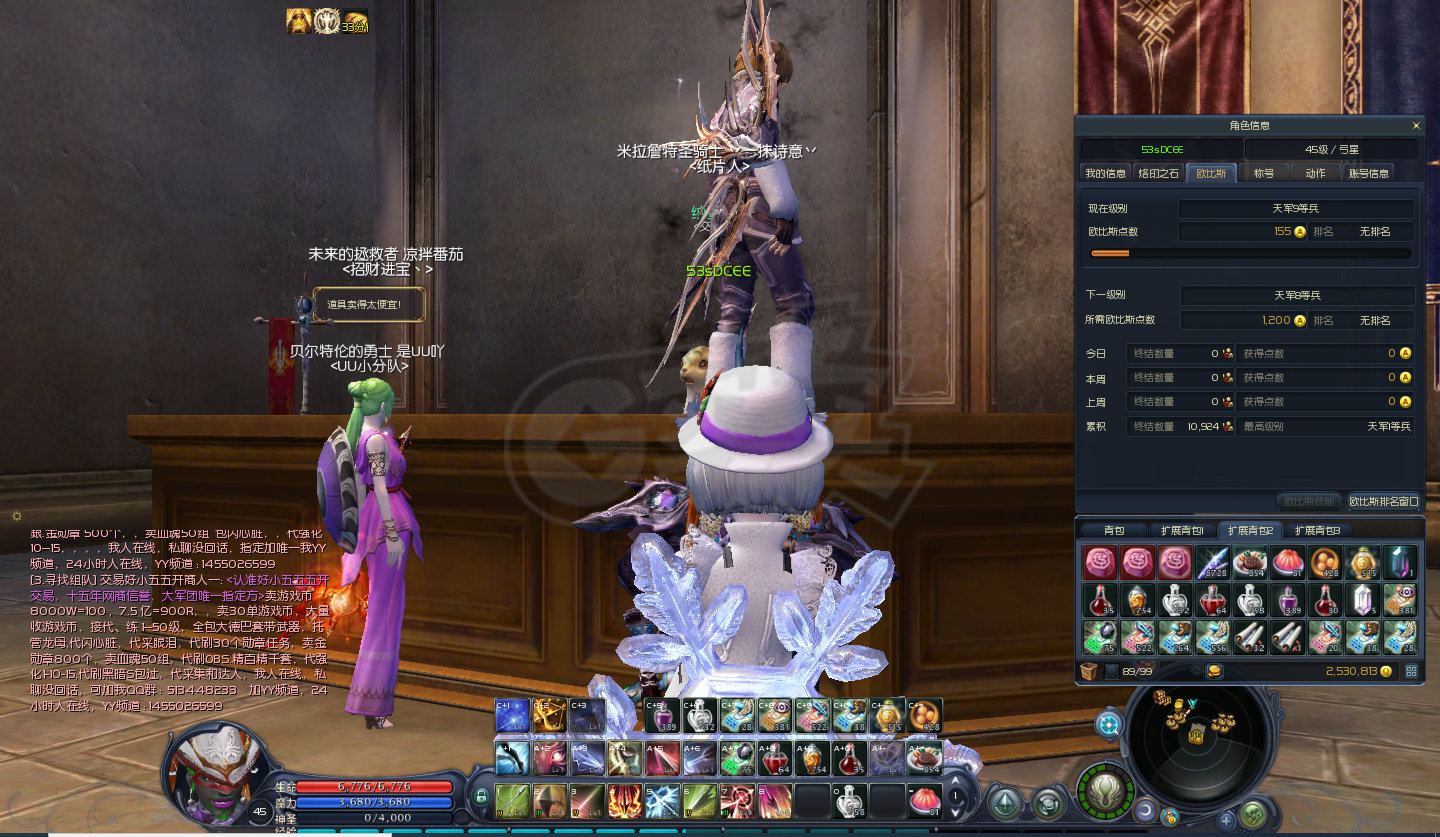Open the 扩展背包1 tab
Viewport: 1440px width, 837px height.
click(x=1181, y=530)
